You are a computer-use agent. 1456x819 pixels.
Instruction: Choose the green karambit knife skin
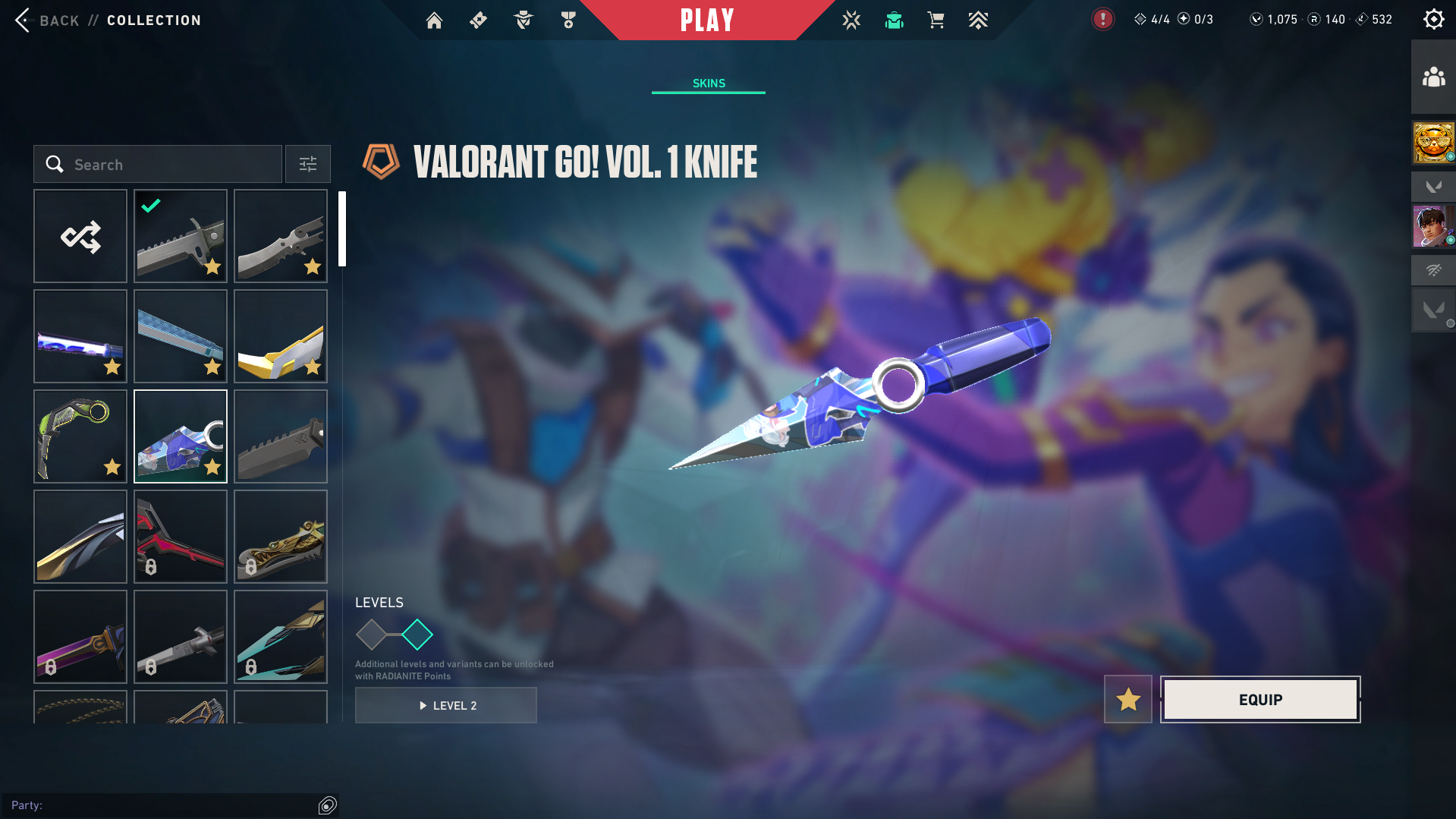coord(80,436)
